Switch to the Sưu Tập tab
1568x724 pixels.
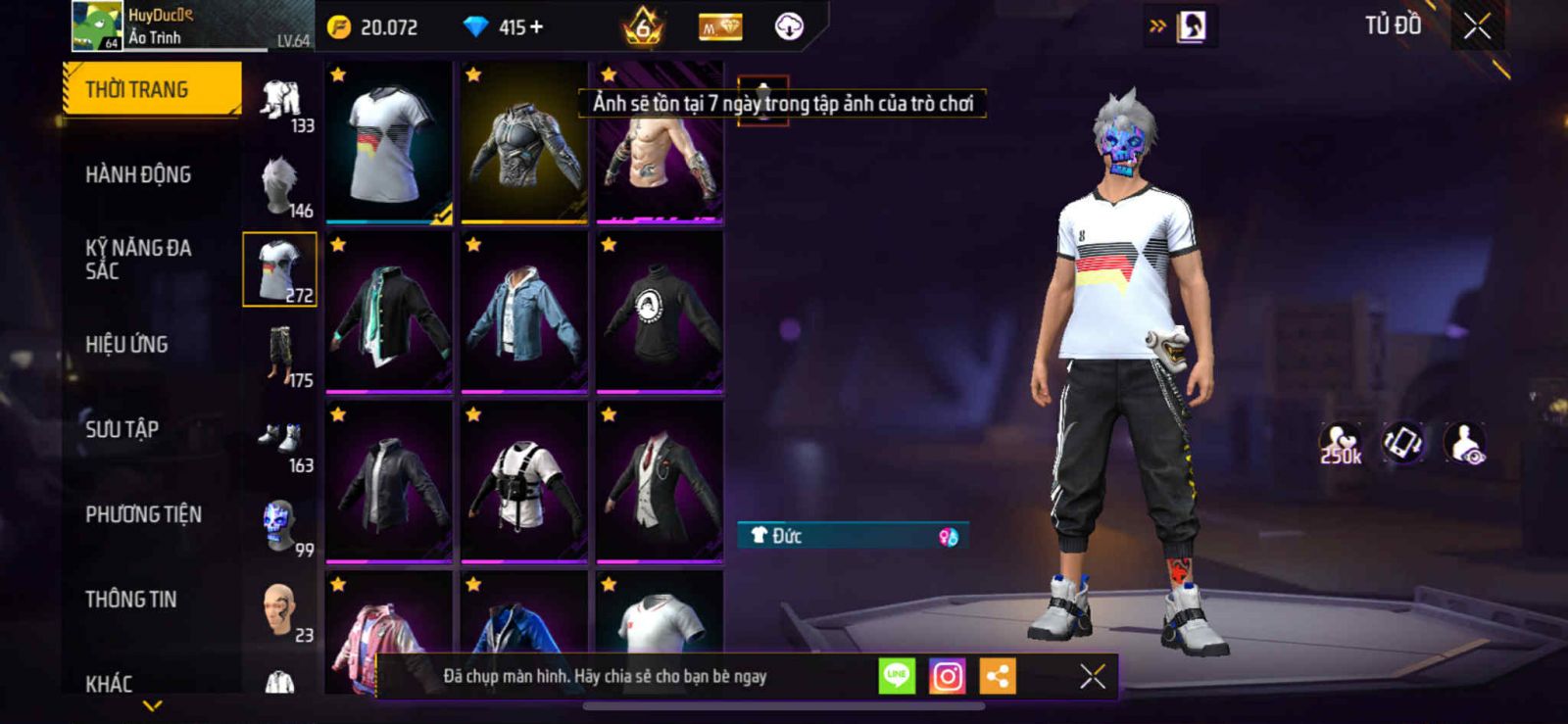[122, 429]
